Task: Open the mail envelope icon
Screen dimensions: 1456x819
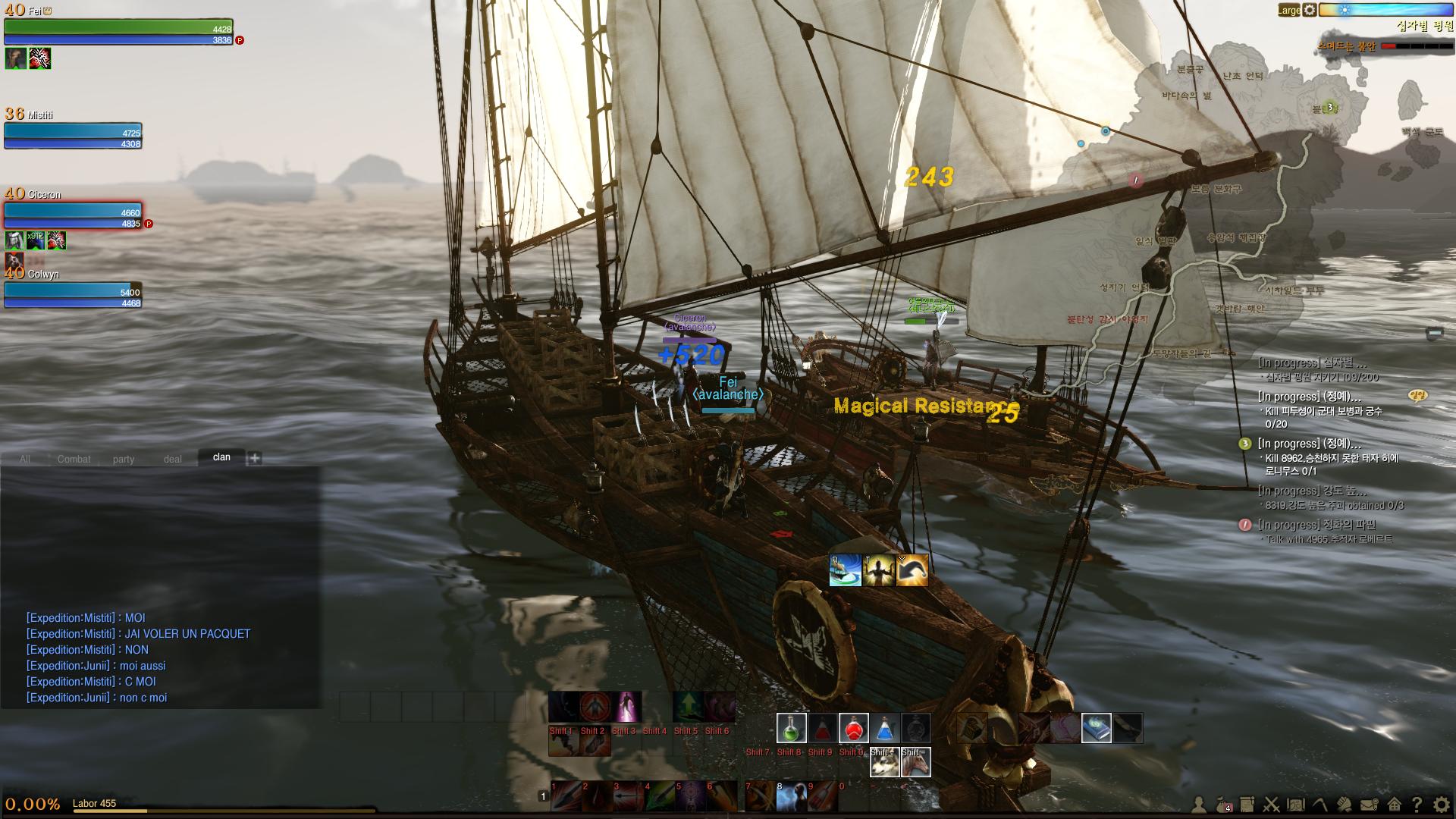Action: click(x=1369, y=805)
